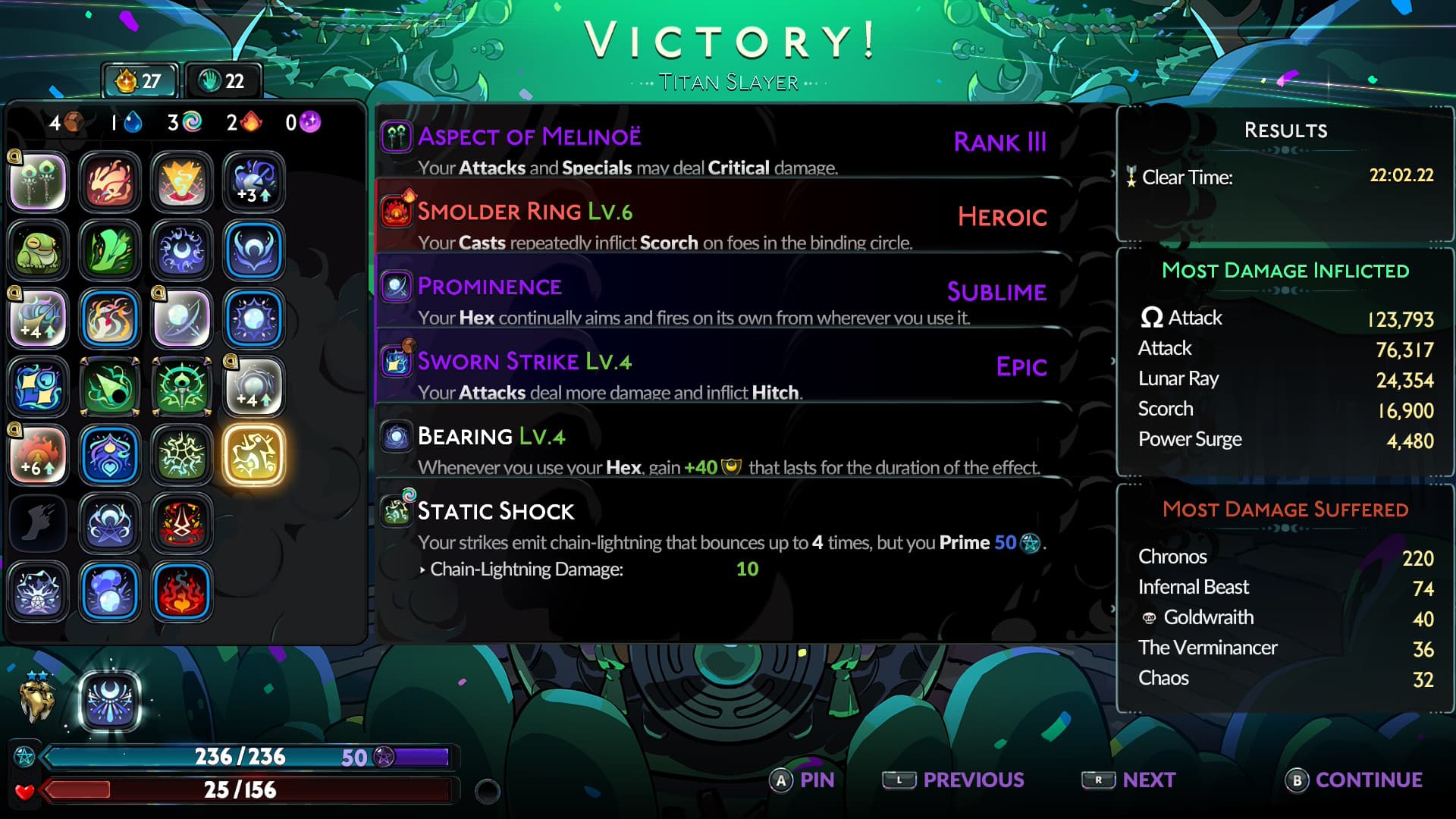Select the dark winged boot icon

[x=38, y=523]
